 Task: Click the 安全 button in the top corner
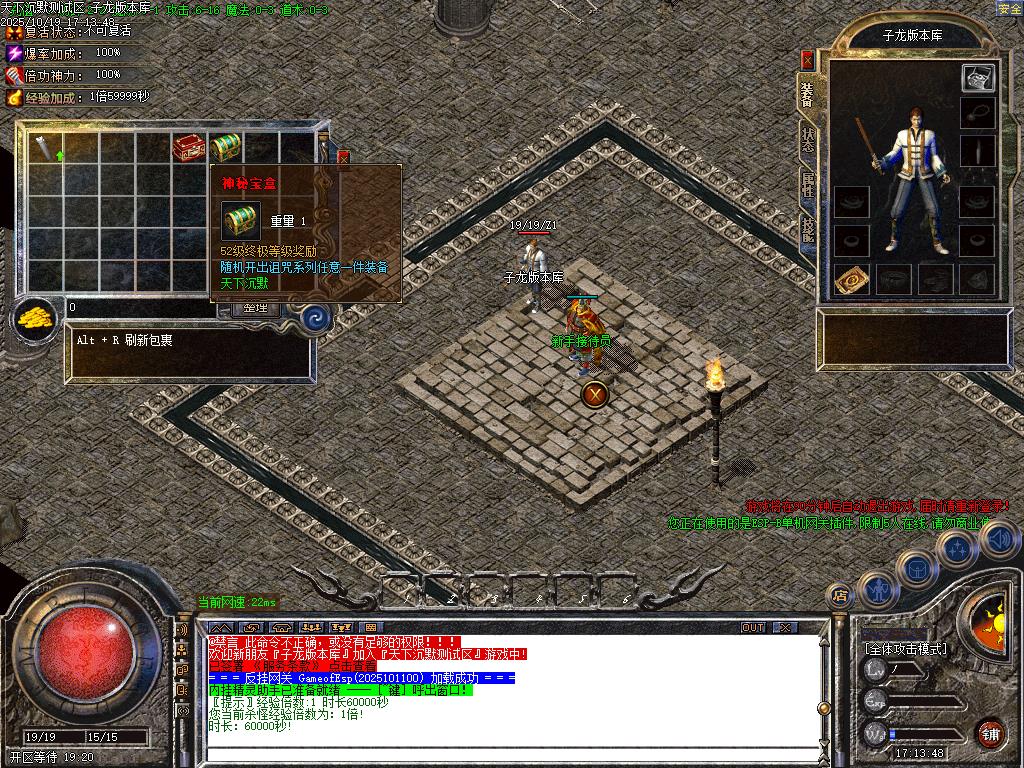(1009, 9)
